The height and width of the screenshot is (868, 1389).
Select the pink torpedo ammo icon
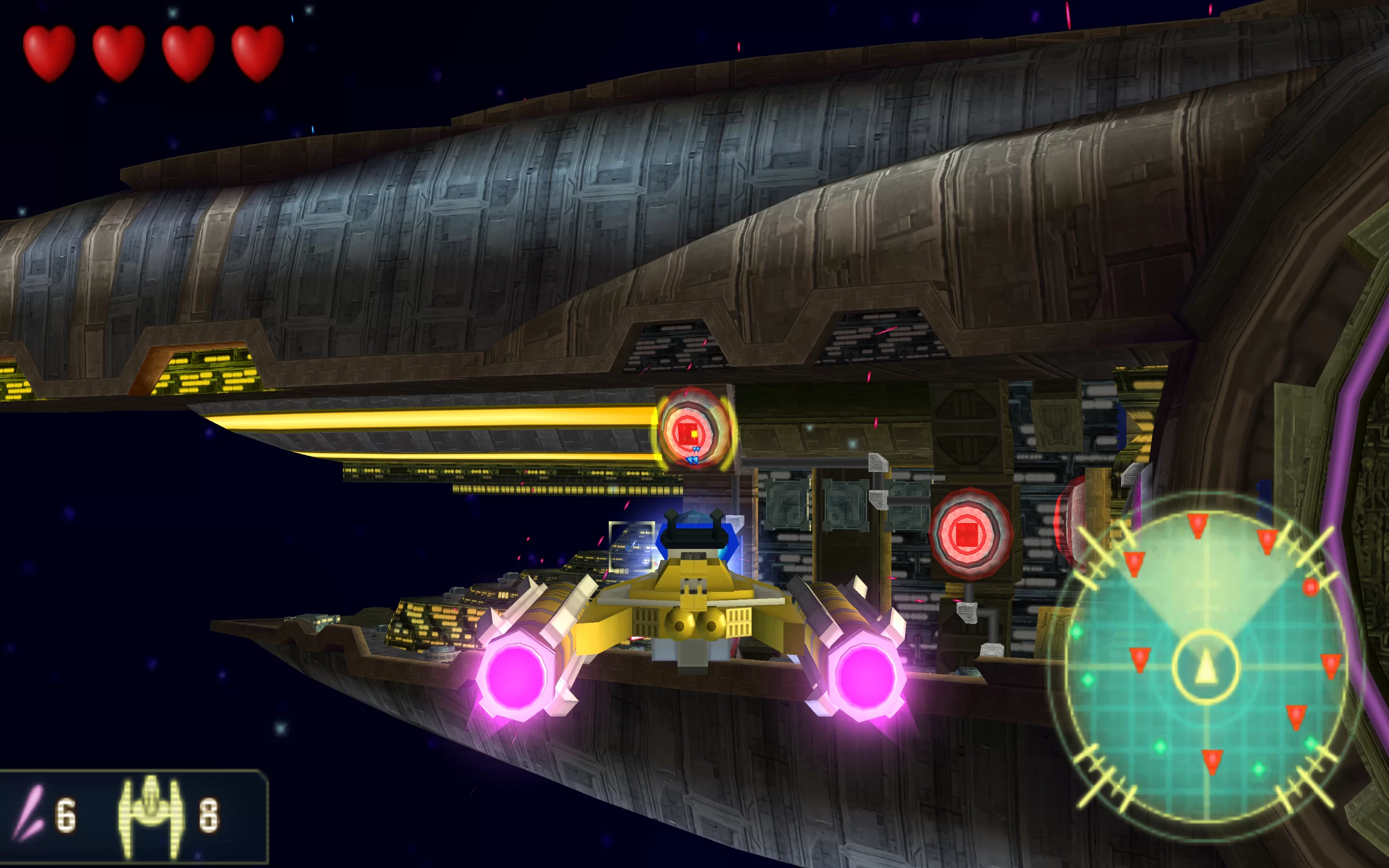pos(29,812)
